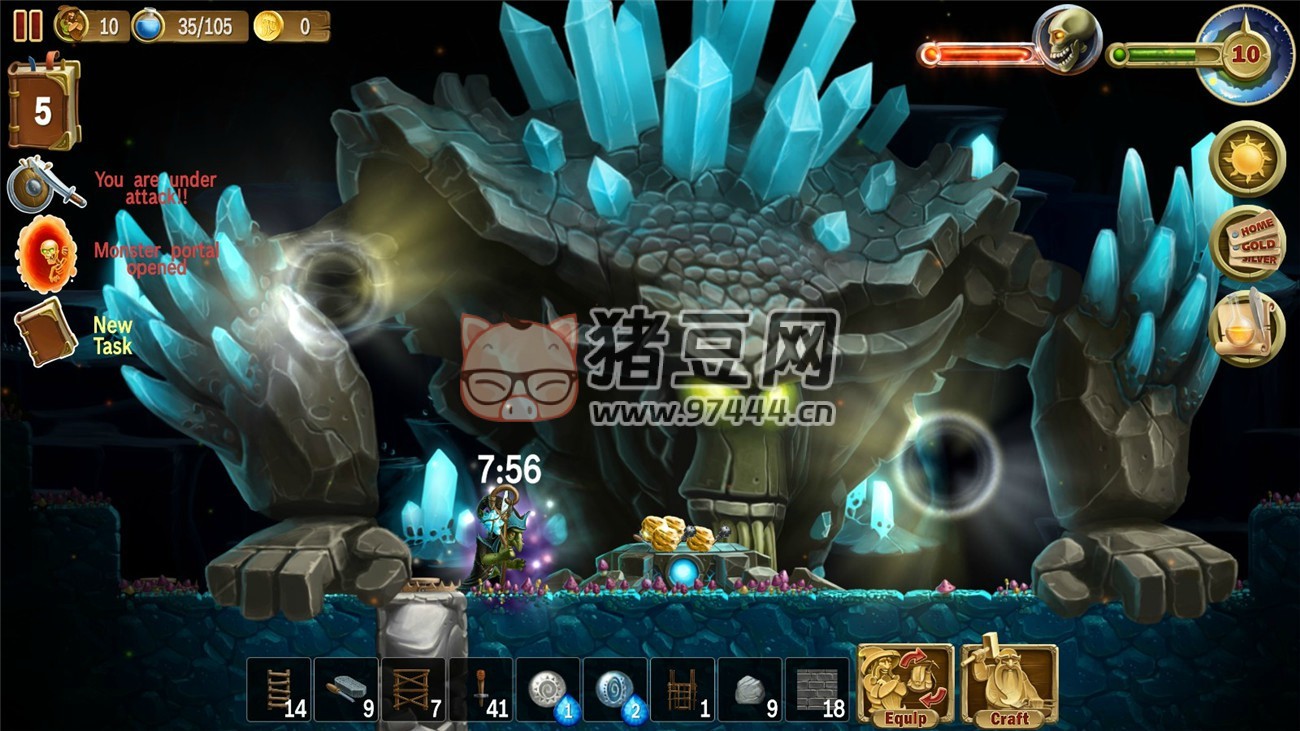Choose the wooden fence slot with 1

(682, 689)
